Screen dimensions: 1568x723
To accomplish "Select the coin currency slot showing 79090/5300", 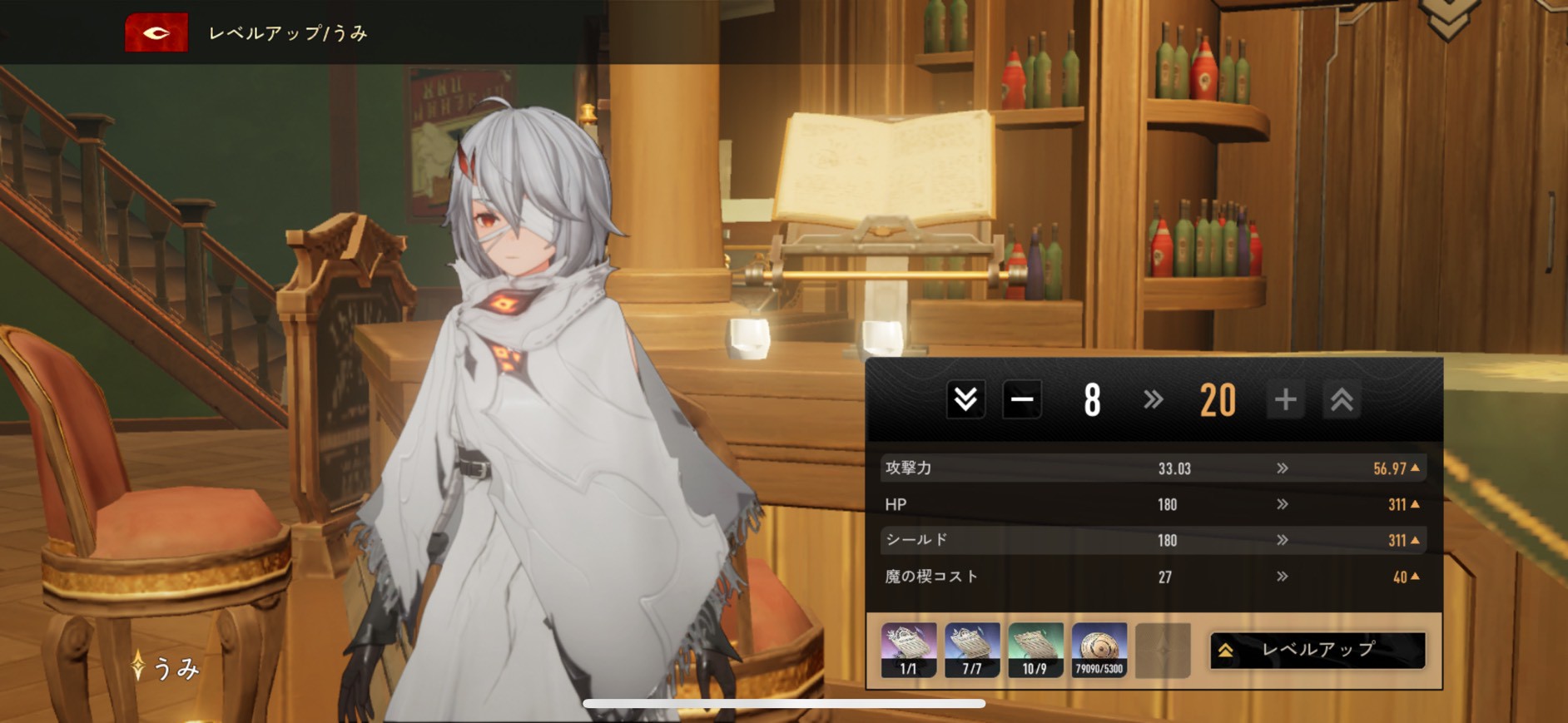I will click(1099, 650).
